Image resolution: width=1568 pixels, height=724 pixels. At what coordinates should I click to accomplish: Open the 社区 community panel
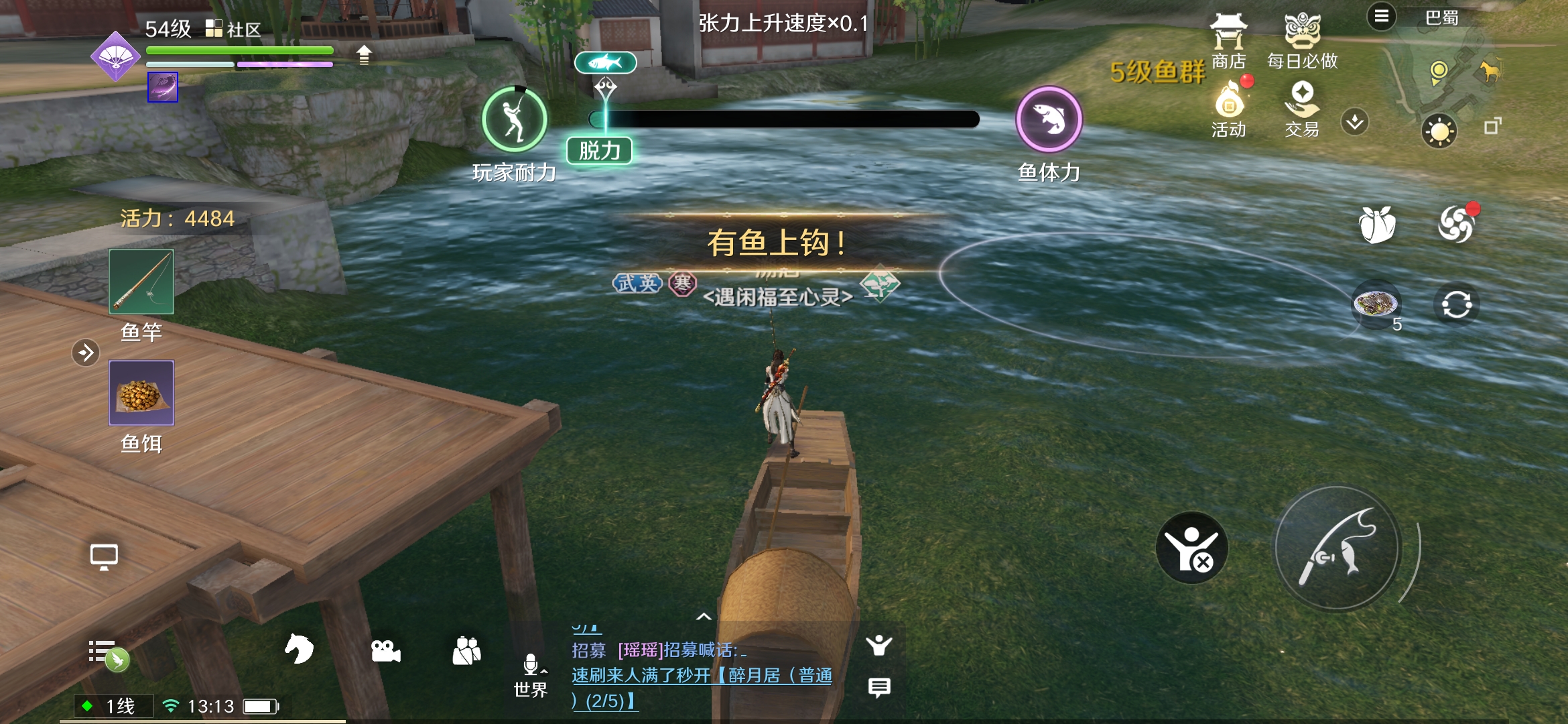pyautogui.click(x=233, y=29)
